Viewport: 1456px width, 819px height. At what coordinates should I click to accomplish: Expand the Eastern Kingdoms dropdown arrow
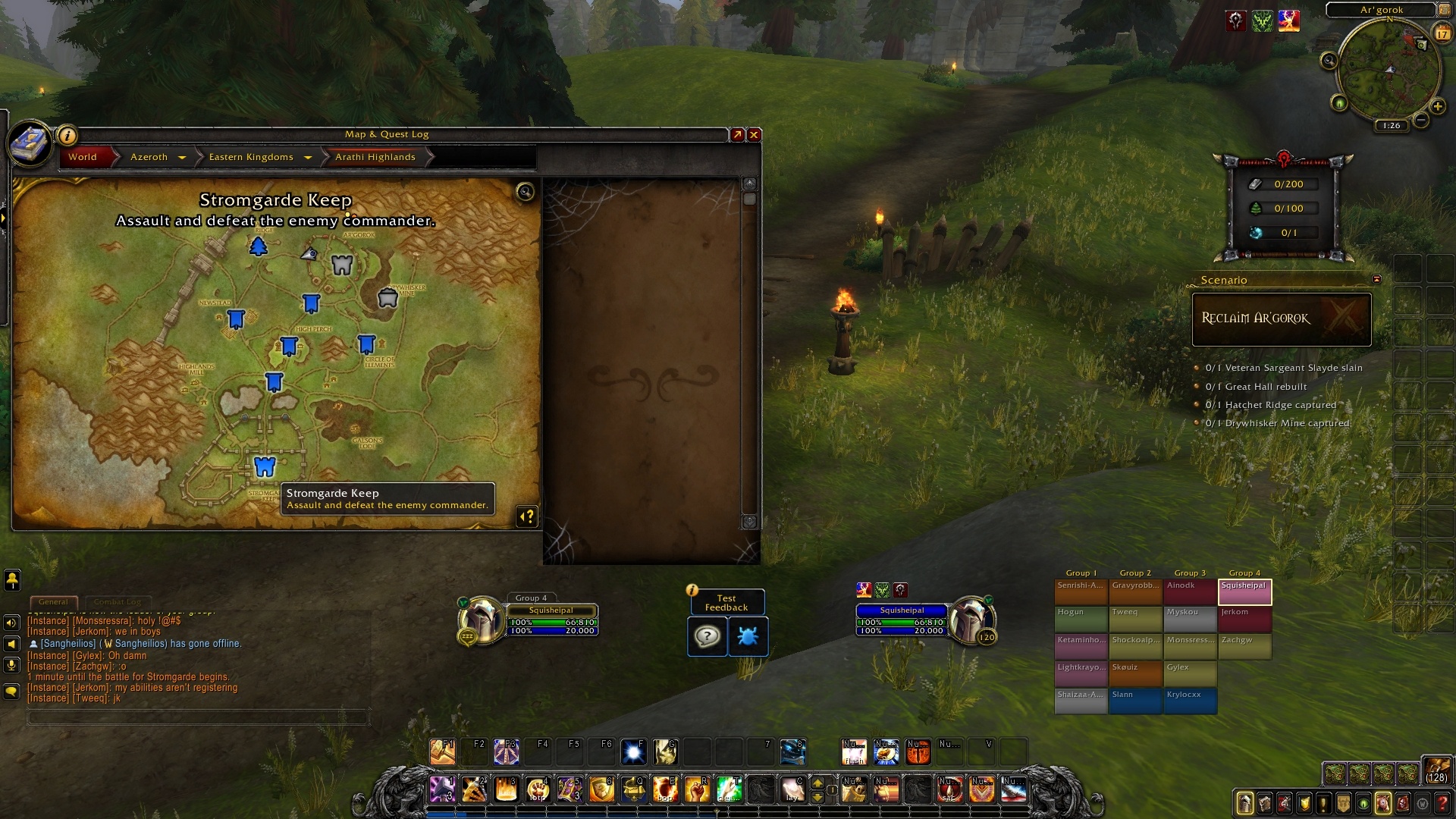point(308,157)
